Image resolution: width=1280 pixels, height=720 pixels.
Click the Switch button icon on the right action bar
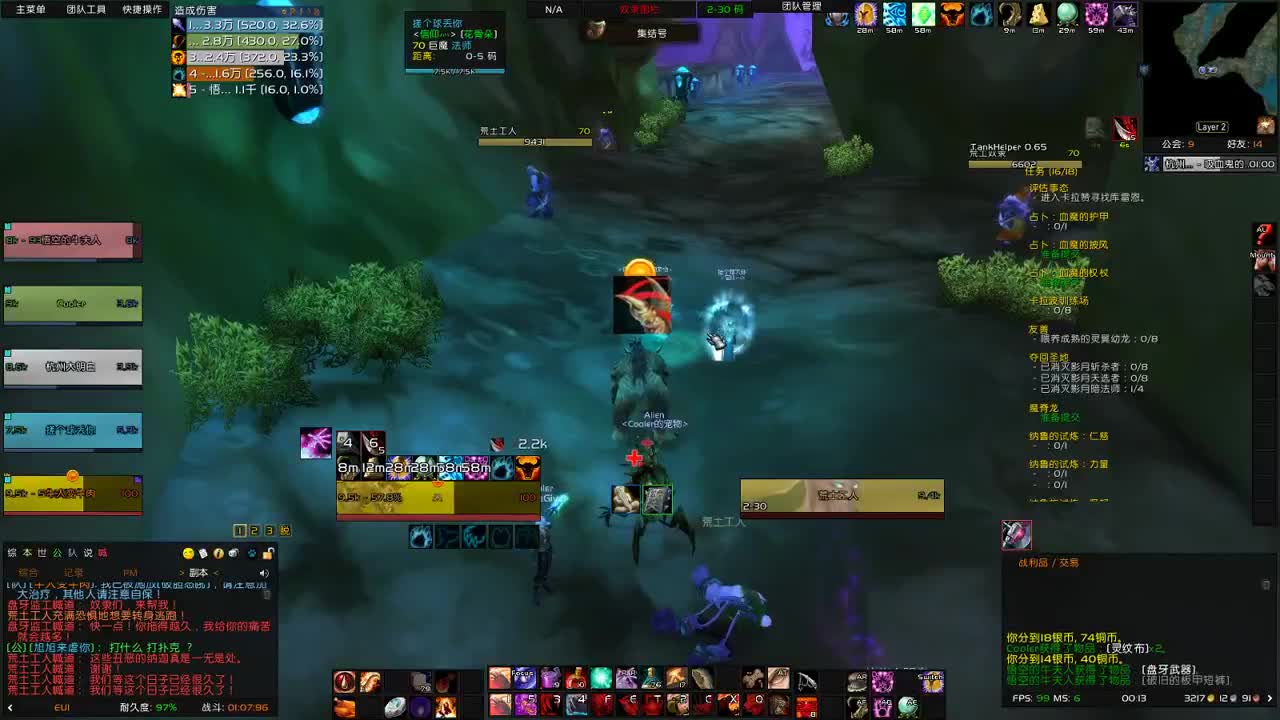coord(932,683)
